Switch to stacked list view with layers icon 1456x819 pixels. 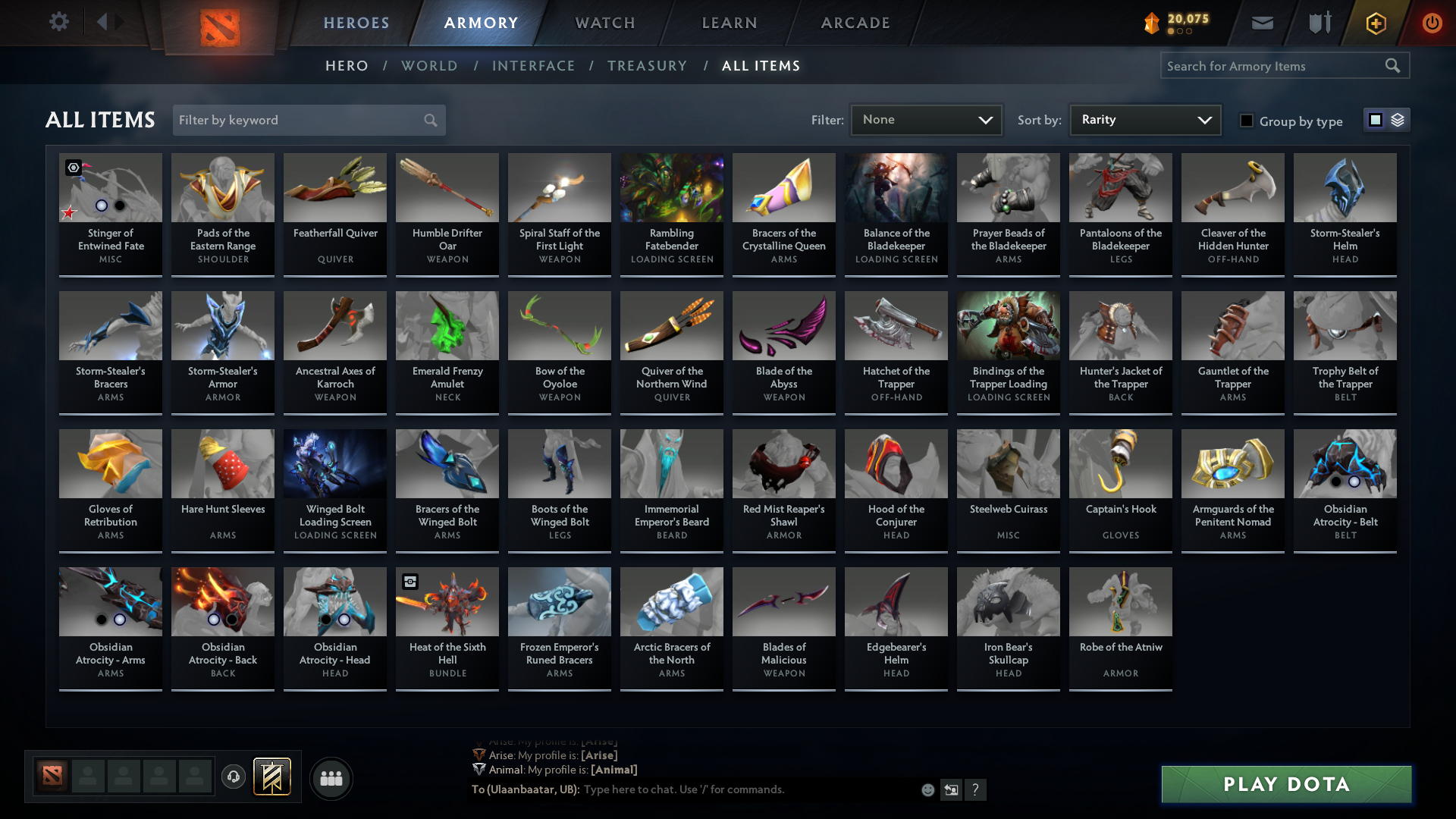(x=1397, y=119)
